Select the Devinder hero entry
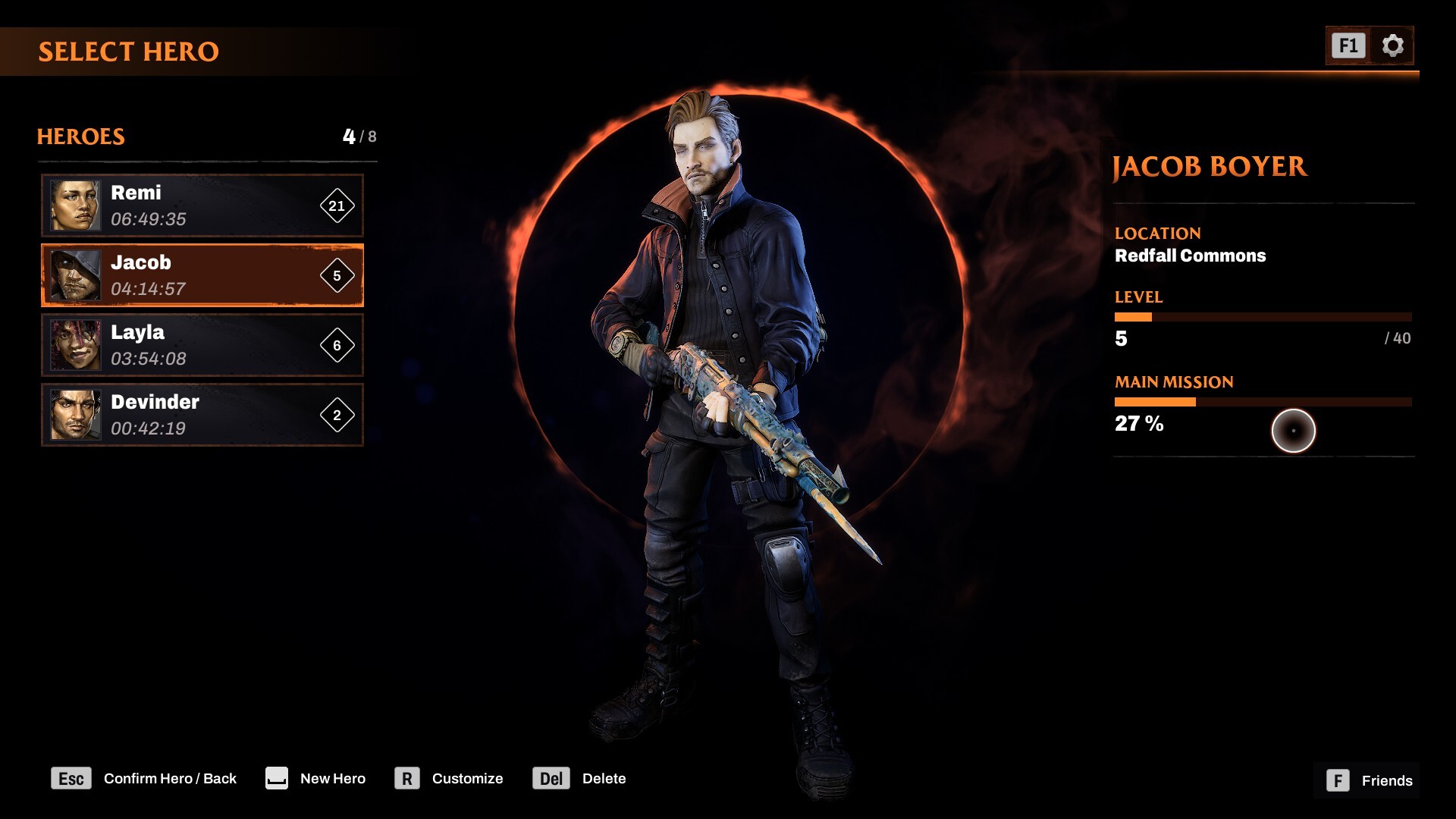Viewport: 1456px width, 819px height. [x=202, y=415]
